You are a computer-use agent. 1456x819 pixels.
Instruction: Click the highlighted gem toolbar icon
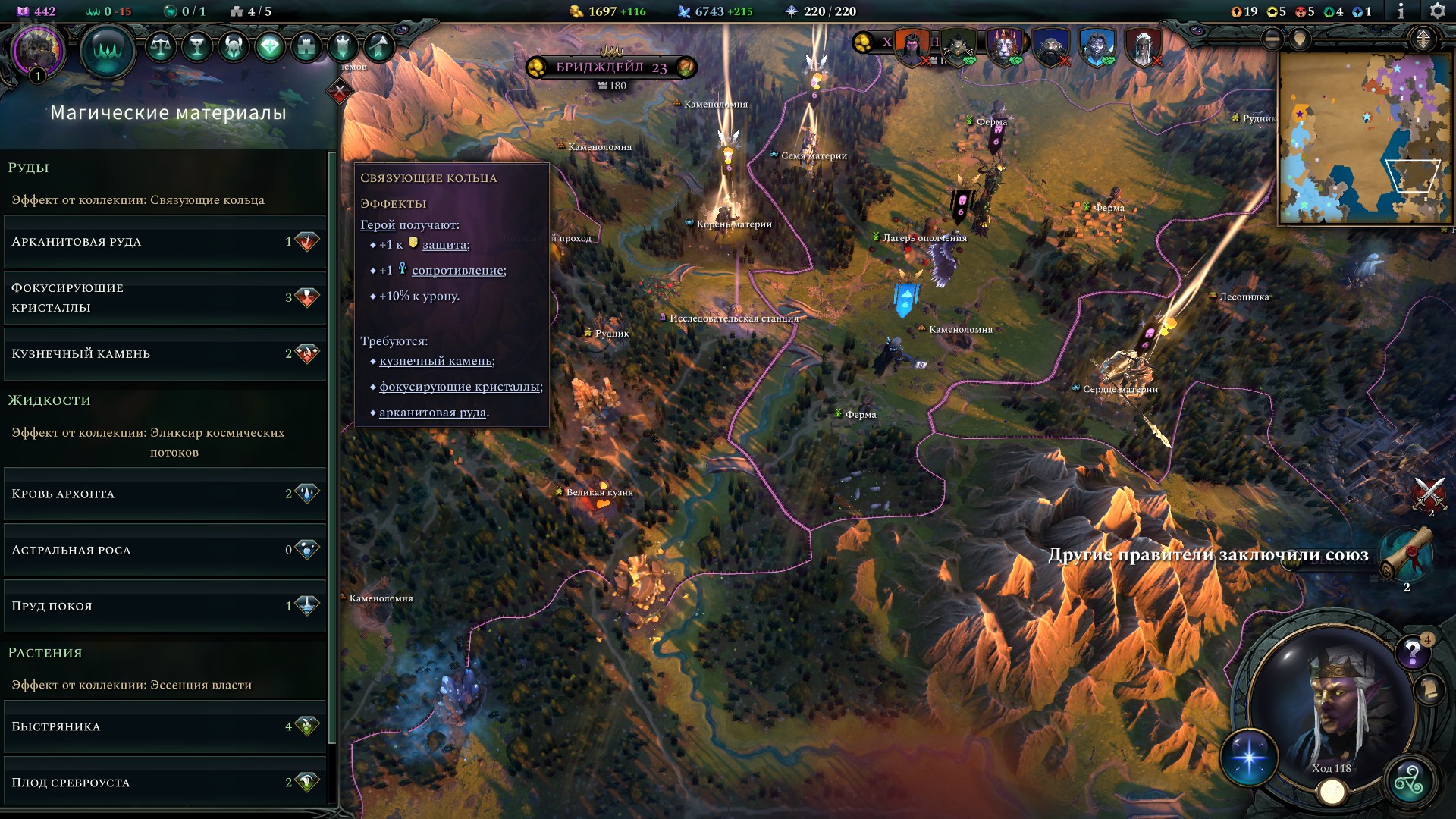[270, 47]
